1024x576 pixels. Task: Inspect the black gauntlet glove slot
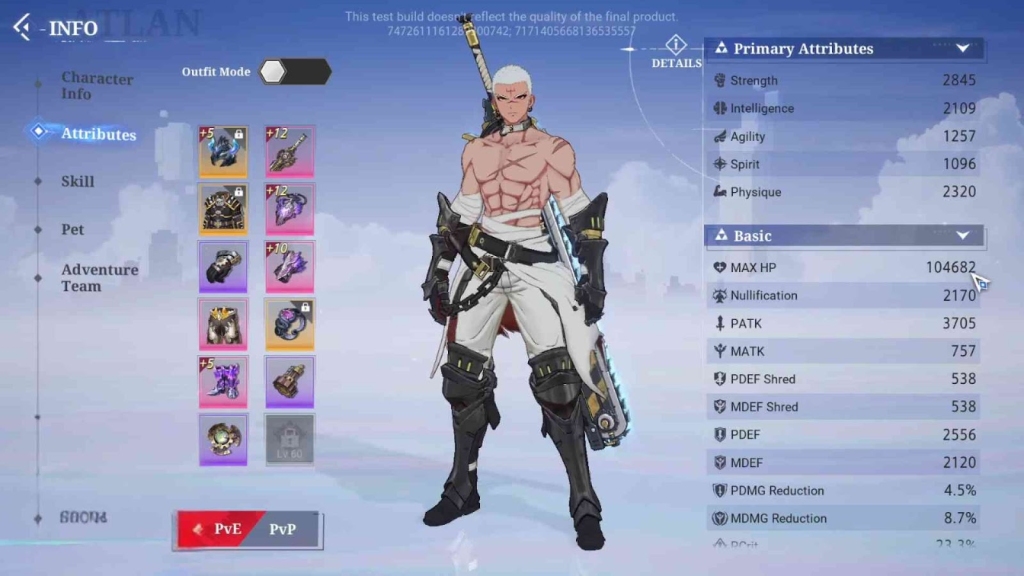[x=223, y=266]
